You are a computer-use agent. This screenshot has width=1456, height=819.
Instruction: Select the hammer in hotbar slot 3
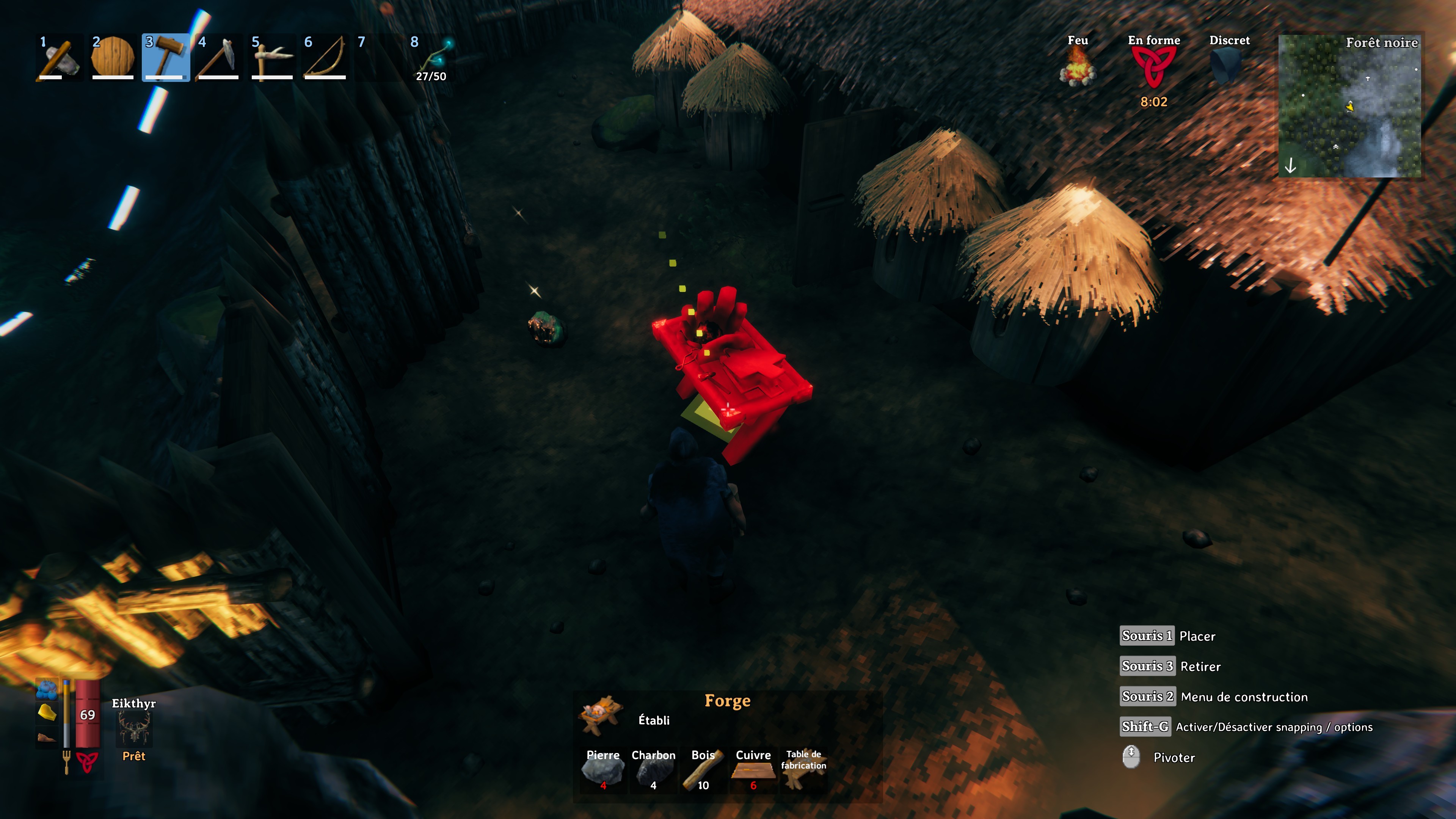point(165,56)
